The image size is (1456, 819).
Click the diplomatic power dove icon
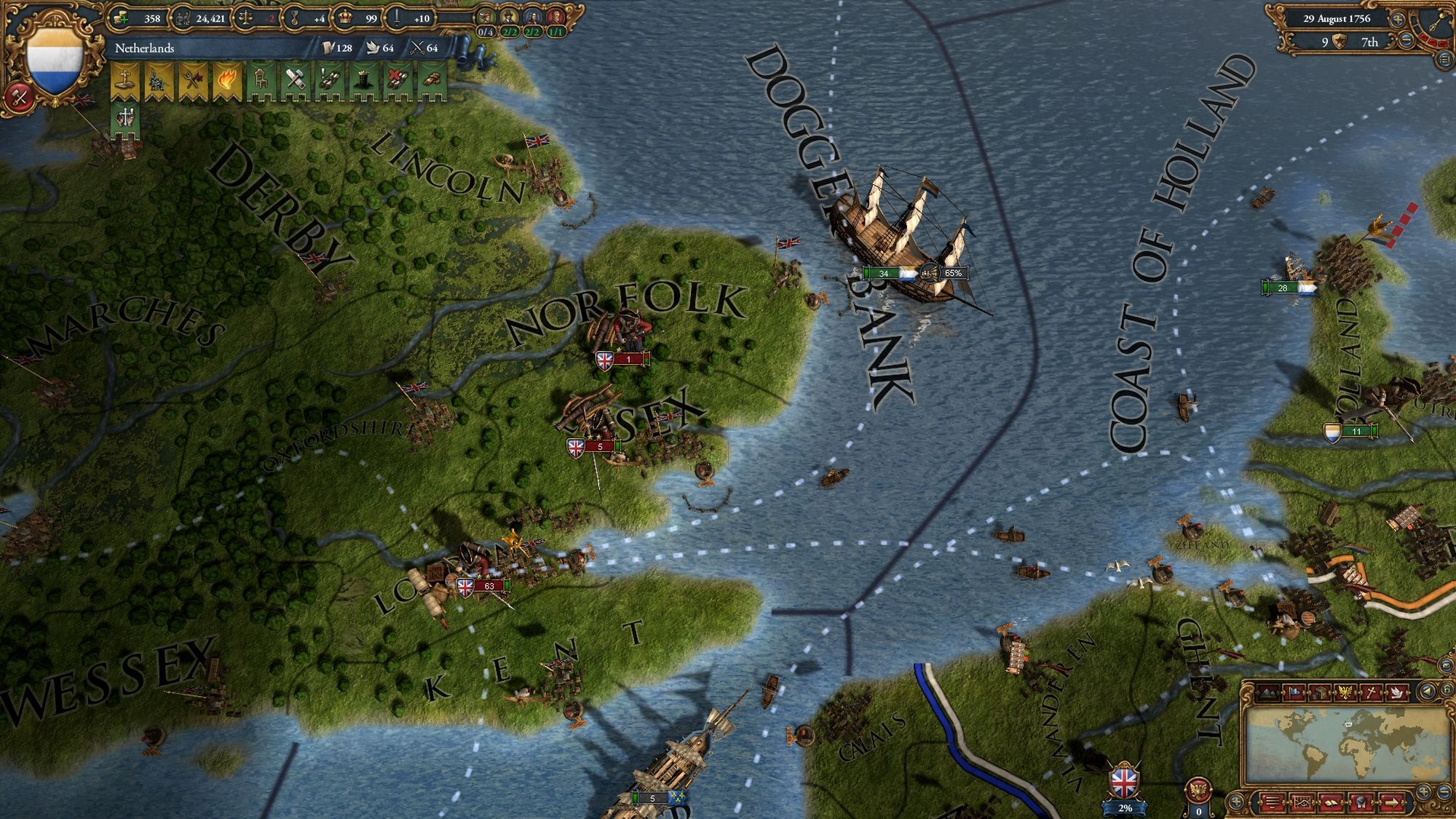373,48
